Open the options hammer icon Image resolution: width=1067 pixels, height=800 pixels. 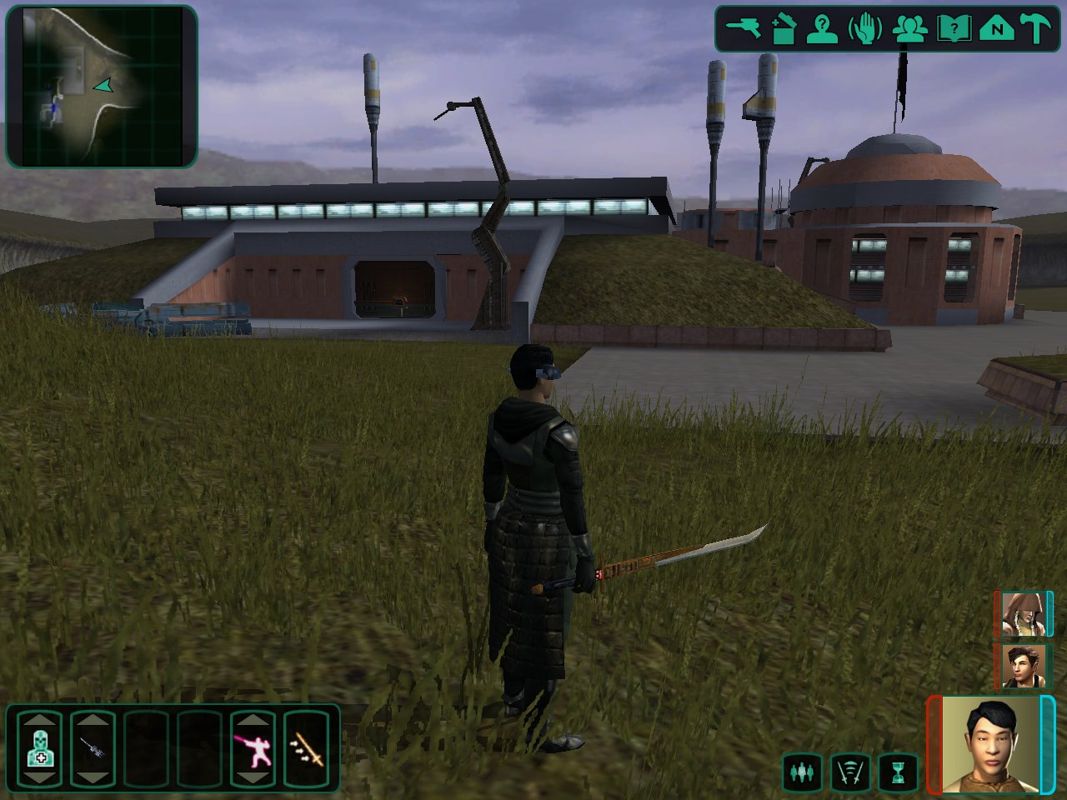pyautogui.click(x=1035, y=28)
